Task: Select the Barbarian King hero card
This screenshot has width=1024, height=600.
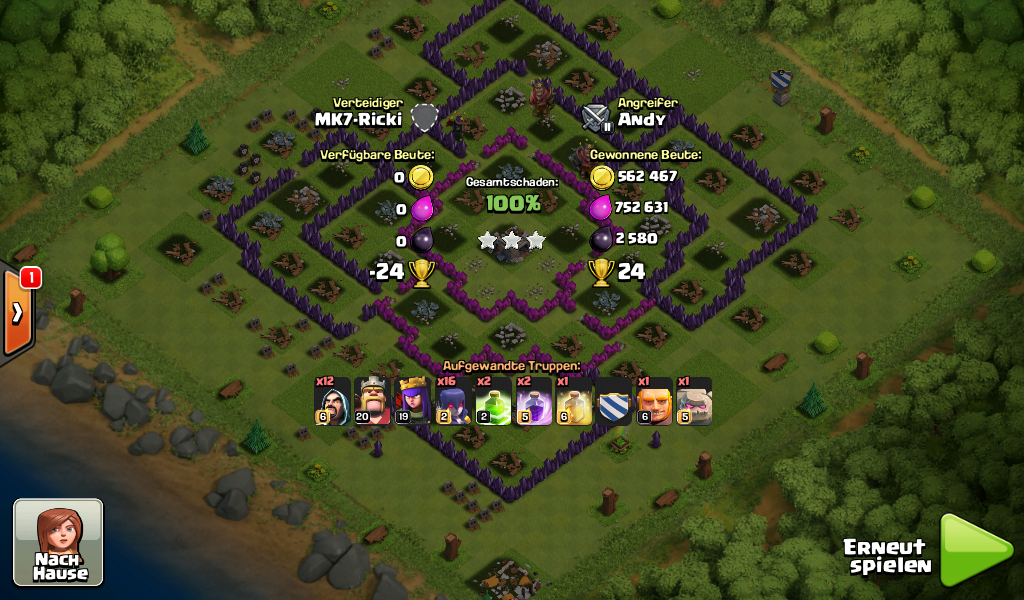Action: (373, 402)
